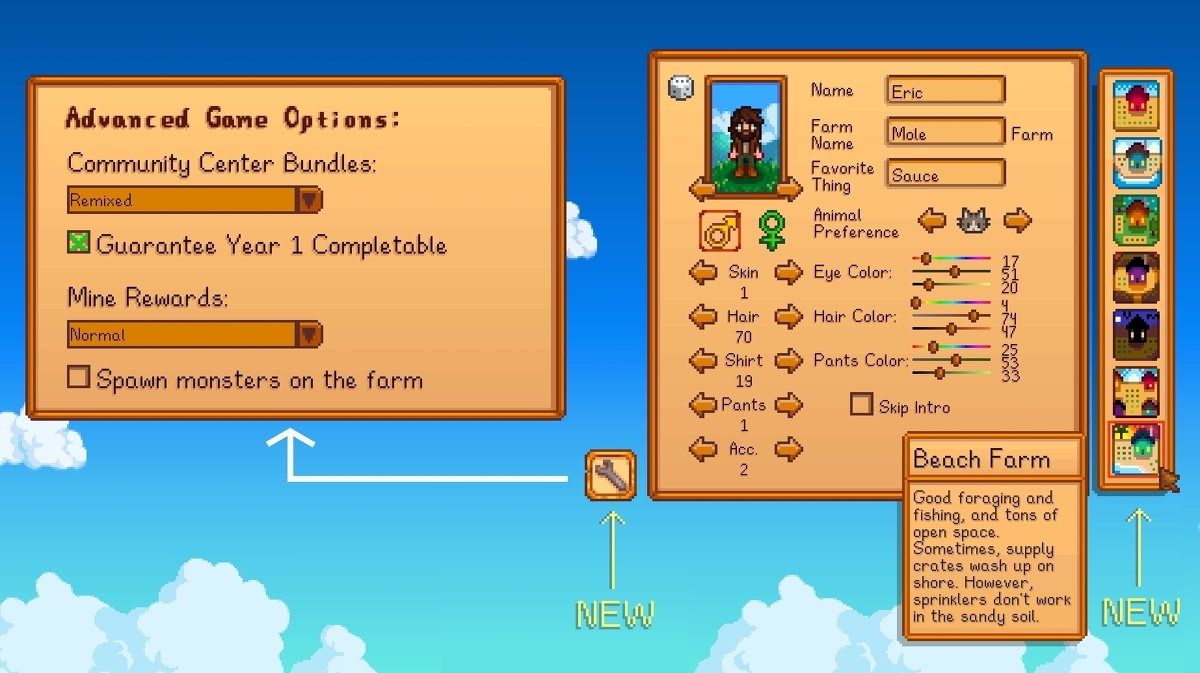Edit the Favorite Thing field
1200x673 pixels.
pos(945,175)
